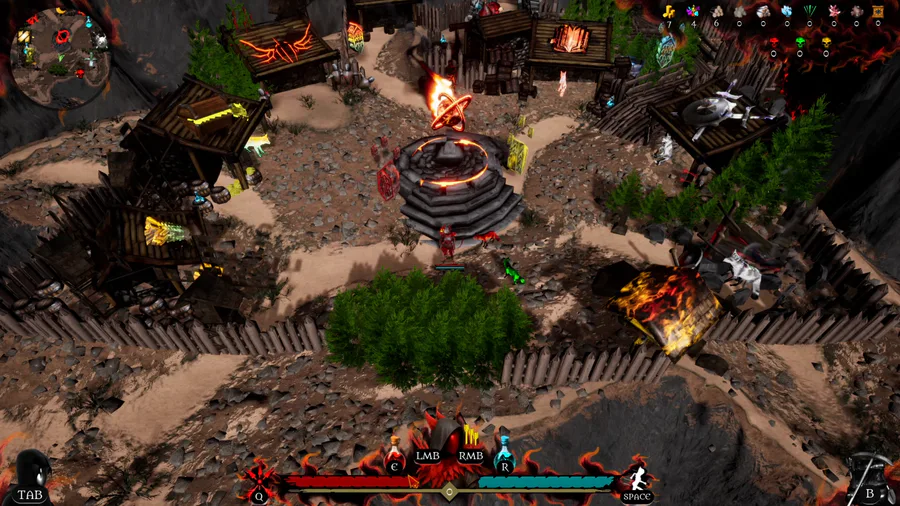Select the red skull counter icon
900x506 pixels.
pos(773,43)
